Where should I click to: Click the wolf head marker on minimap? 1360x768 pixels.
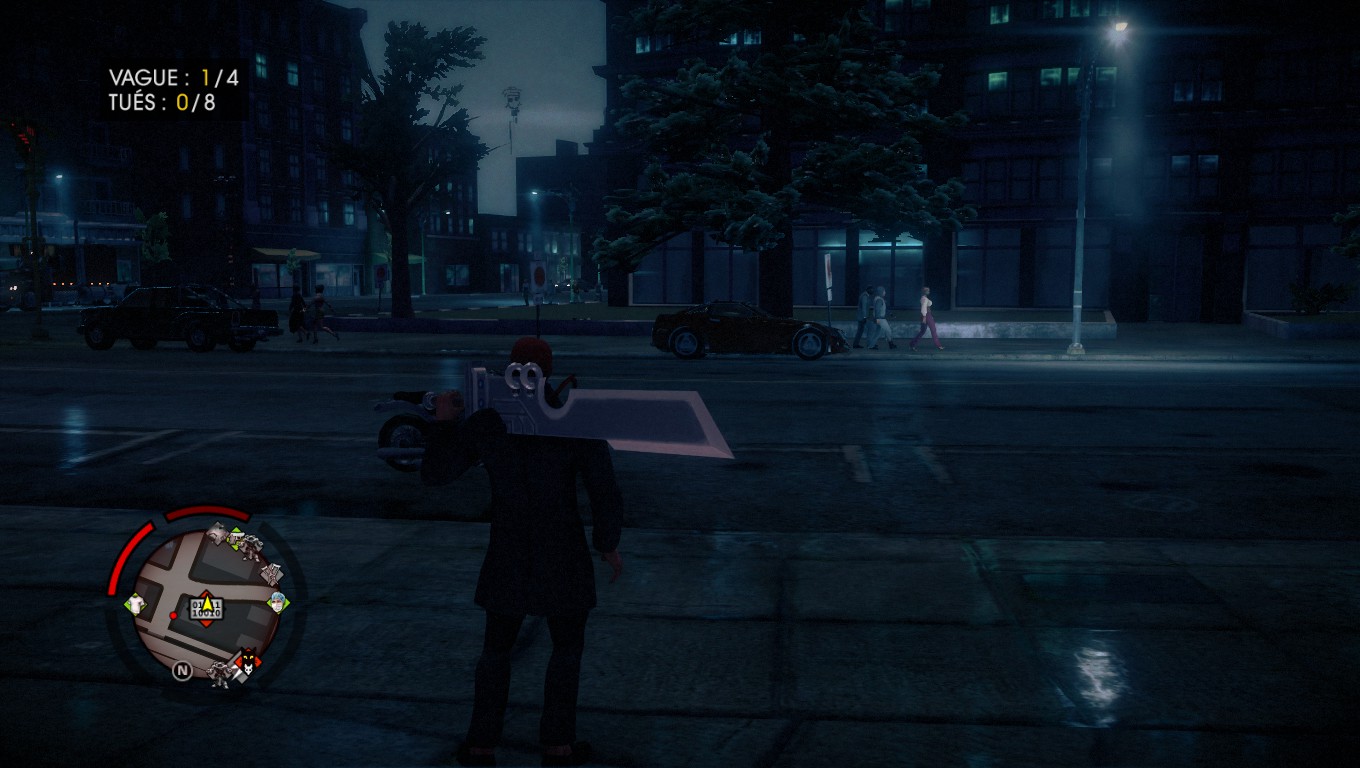point(246,659)
